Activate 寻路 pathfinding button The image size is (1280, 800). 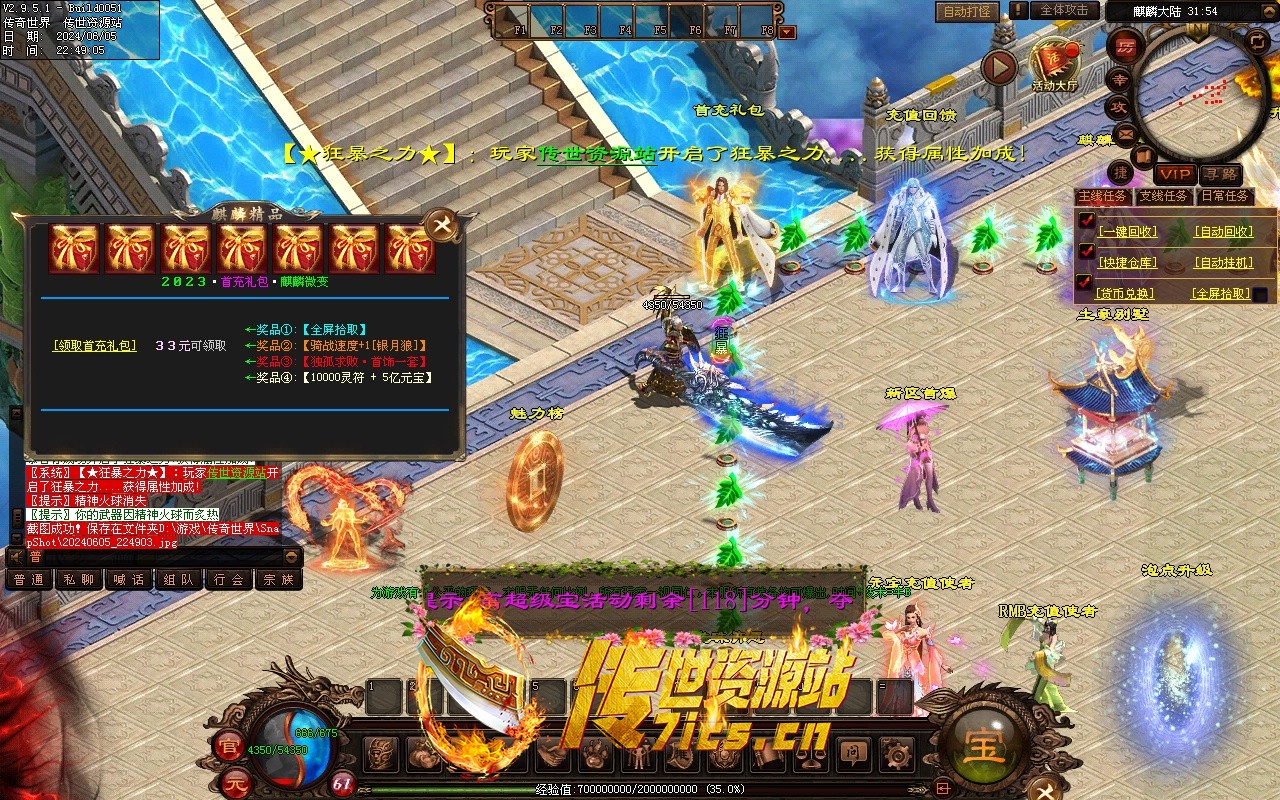tap(1220, 175)
